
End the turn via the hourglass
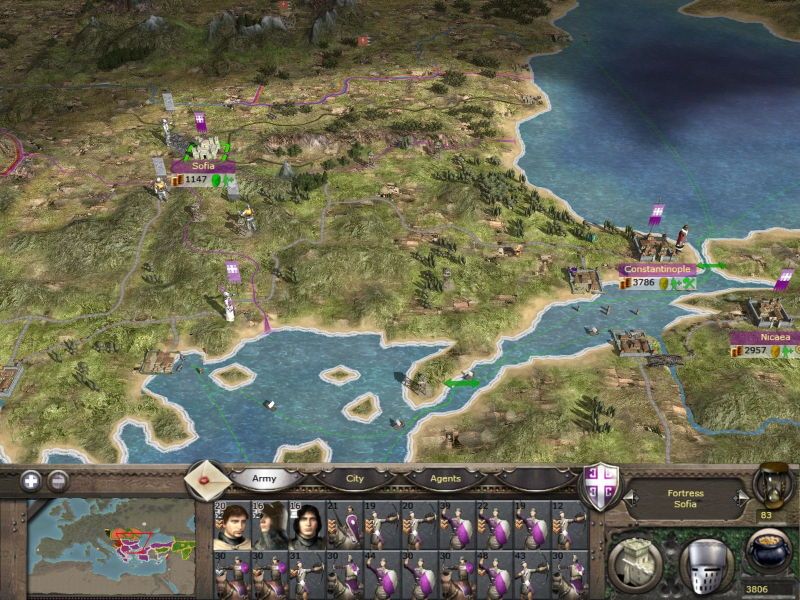click(x=771, y=482)
